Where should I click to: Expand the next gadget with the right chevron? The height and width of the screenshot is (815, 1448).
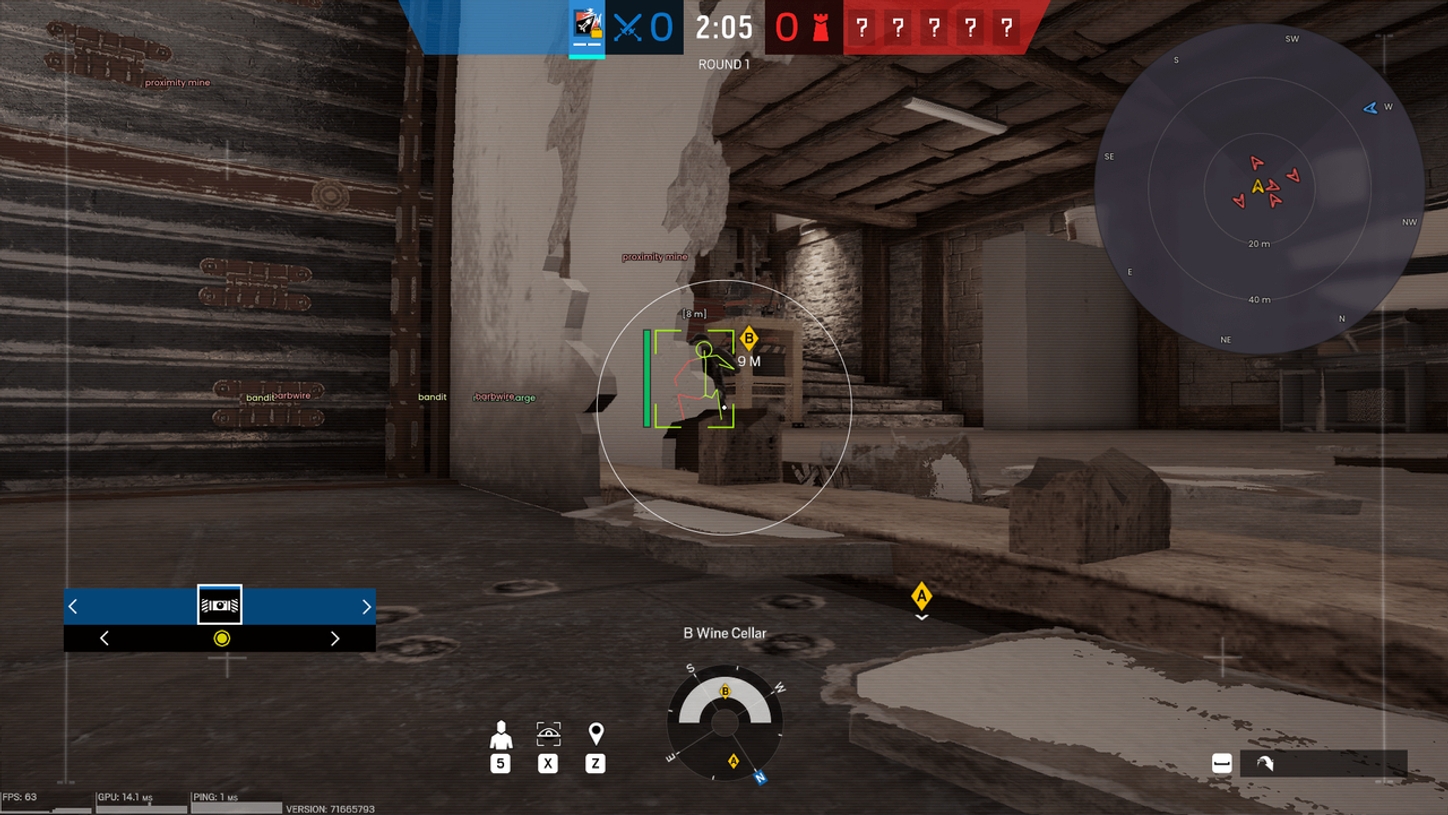click(x=367, y=605)
